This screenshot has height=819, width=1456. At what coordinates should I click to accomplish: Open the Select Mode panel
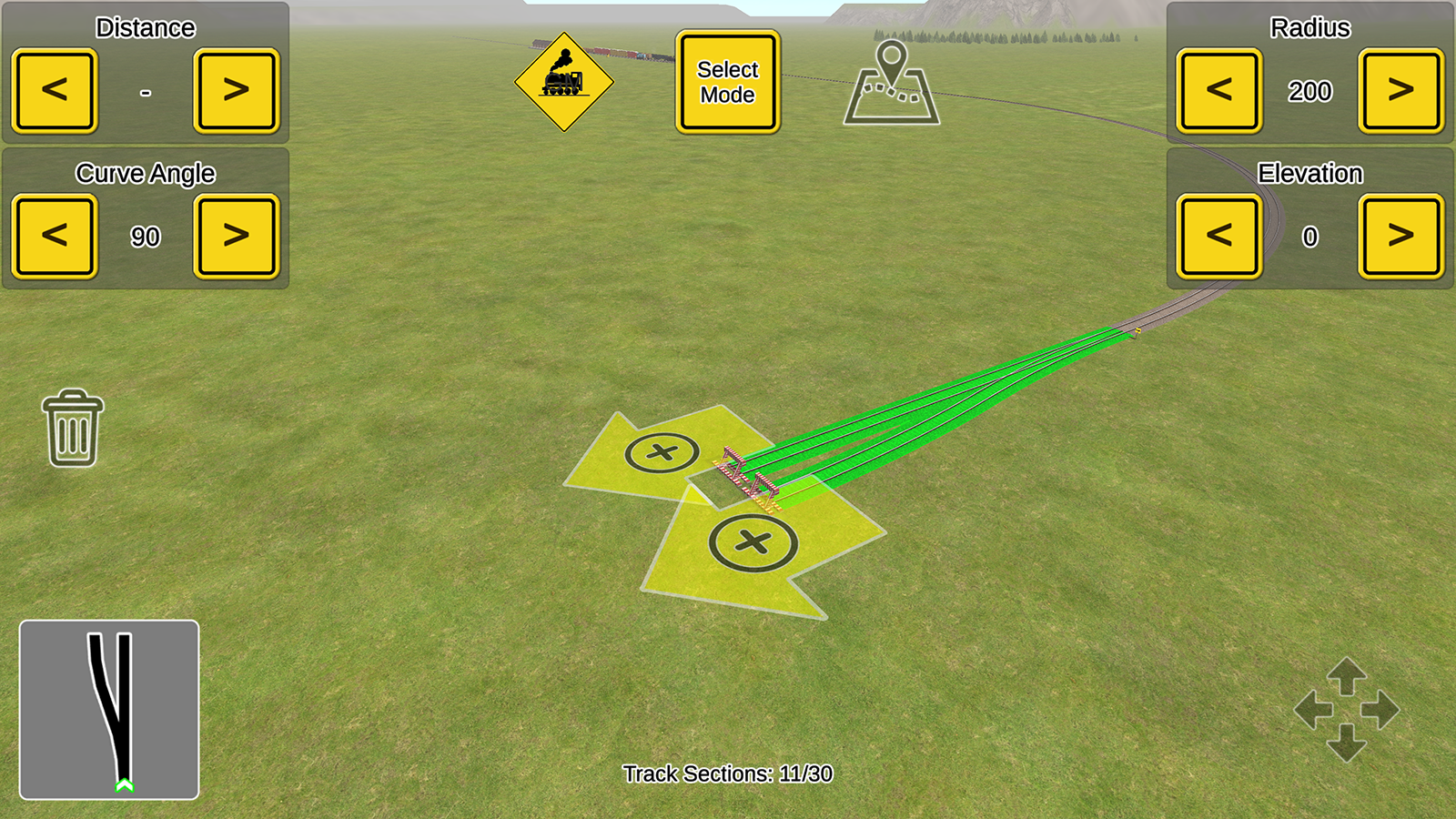tap(726, 80)
